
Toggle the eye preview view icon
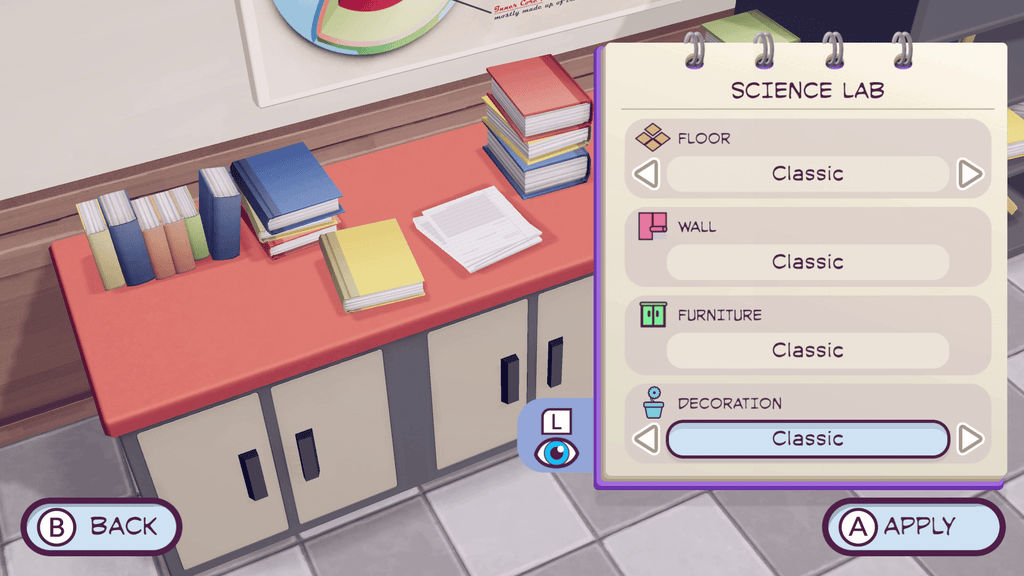(x=556, y=452)
